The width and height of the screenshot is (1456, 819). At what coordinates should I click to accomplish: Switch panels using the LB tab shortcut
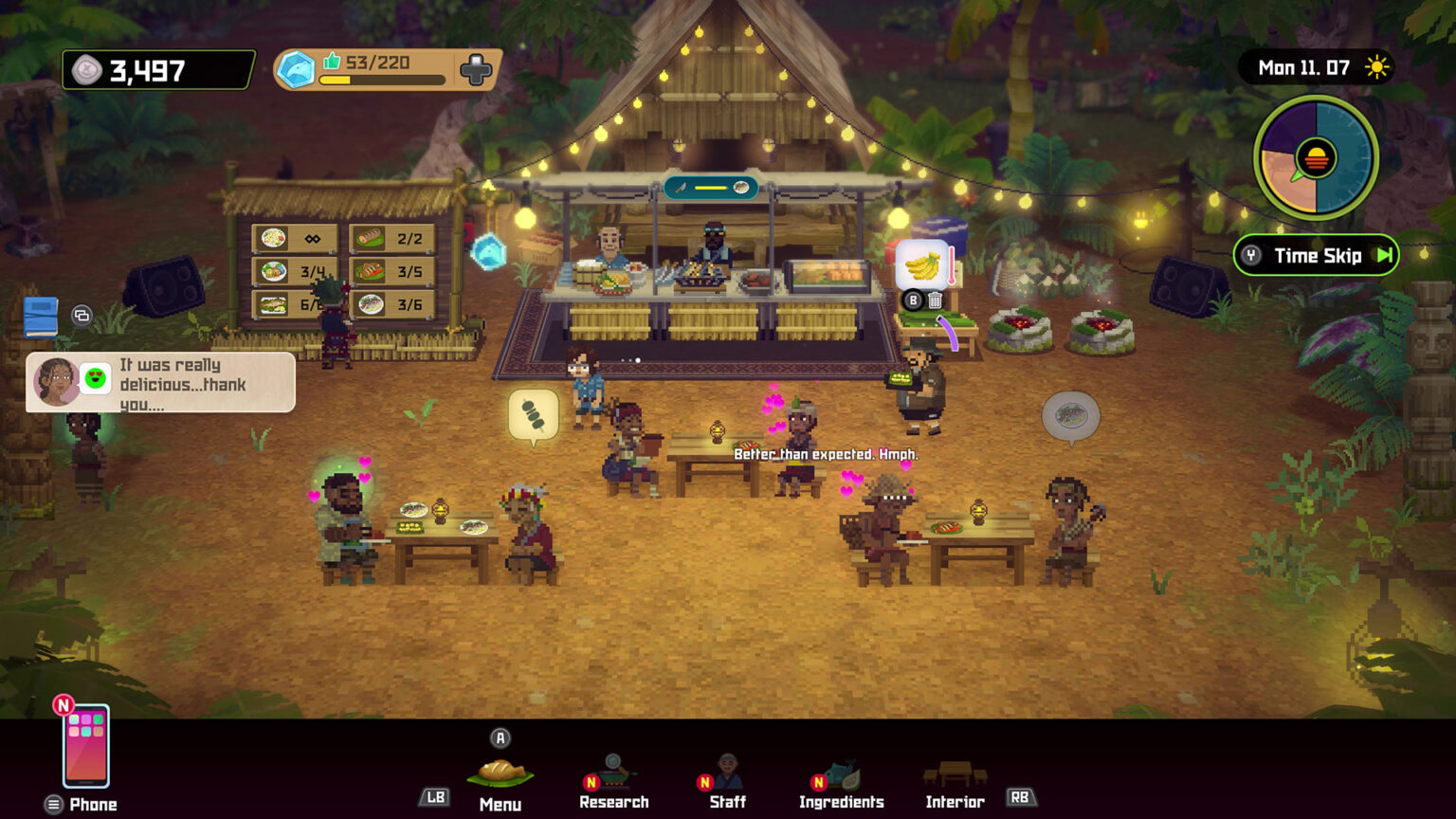pyautogui.click(x=433, y=797)
